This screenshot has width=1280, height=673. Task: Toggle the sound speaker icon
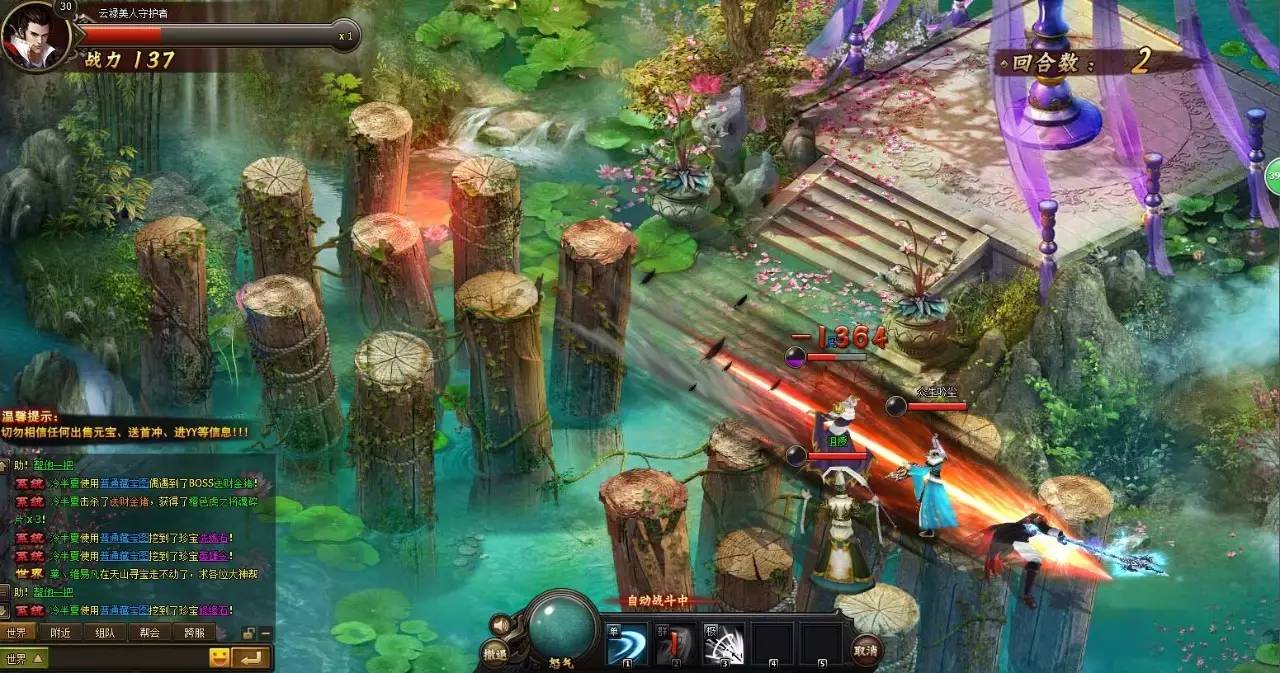(x=500, y=626)
